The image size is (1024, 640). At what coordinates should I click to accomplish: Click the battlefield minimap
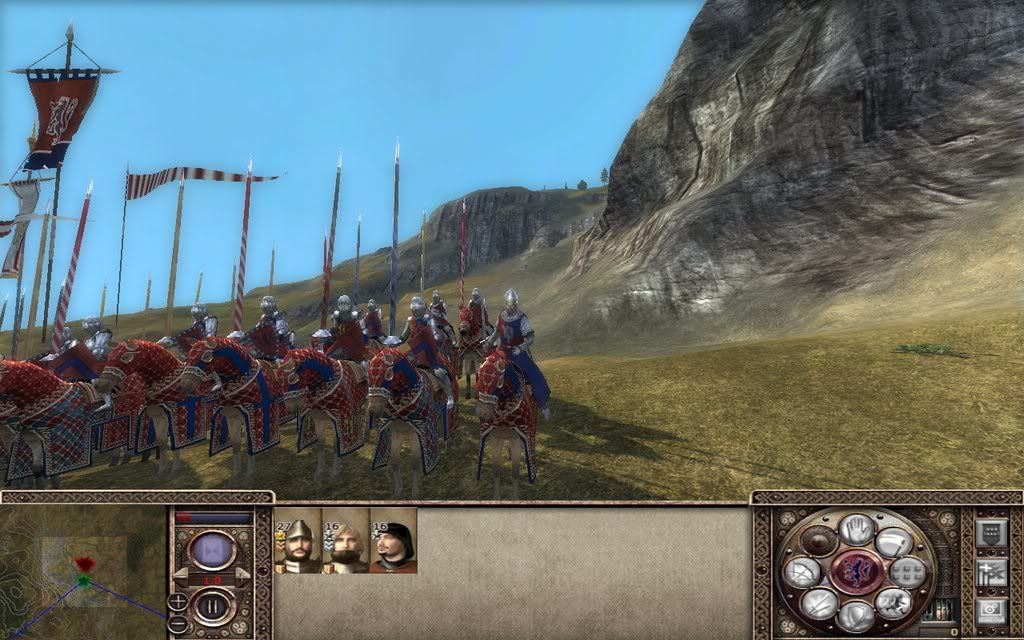[x=82, y=572]
